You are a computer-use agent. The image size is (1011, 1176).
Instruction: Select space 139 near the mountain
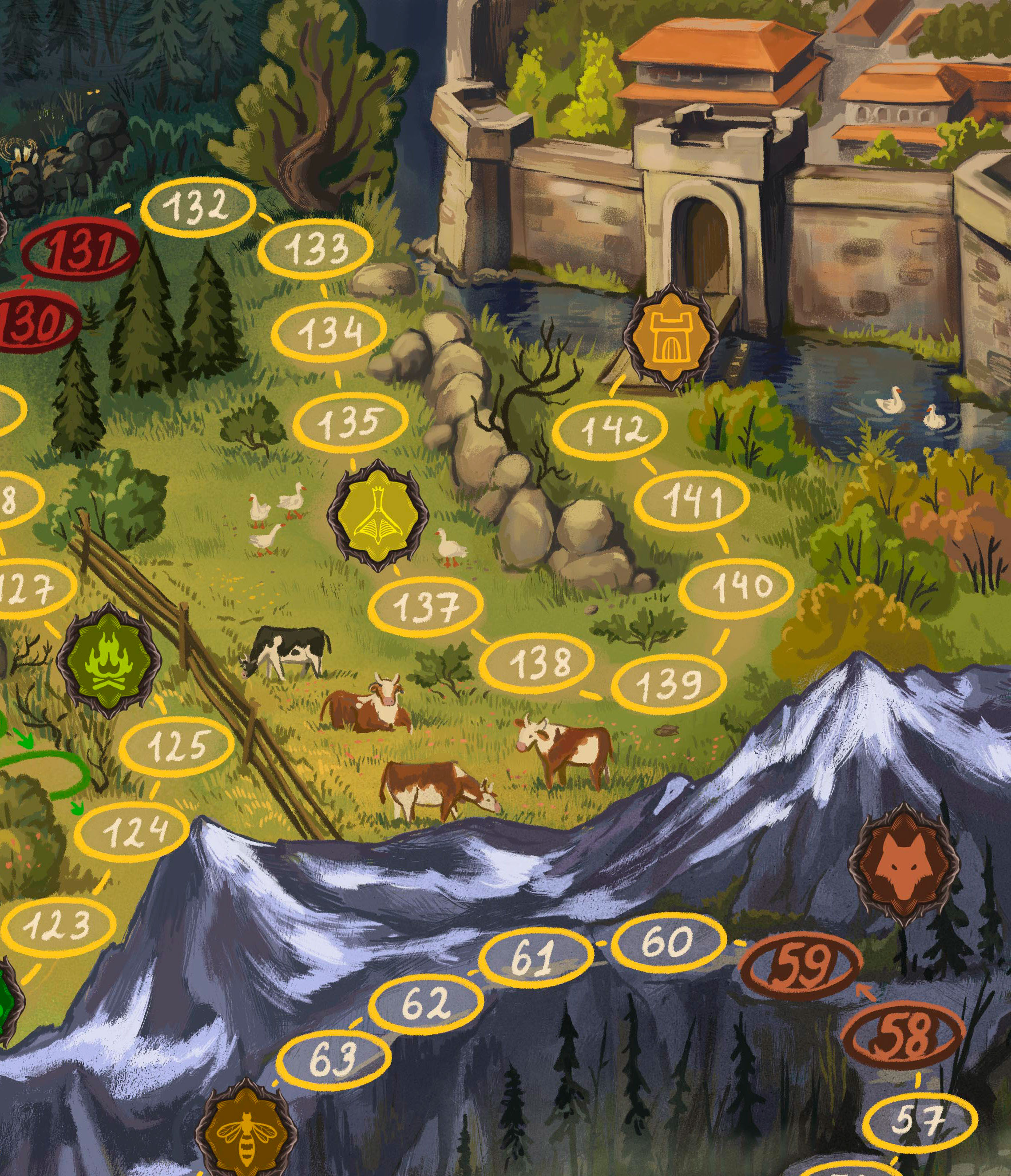click(x=670, y=684)
